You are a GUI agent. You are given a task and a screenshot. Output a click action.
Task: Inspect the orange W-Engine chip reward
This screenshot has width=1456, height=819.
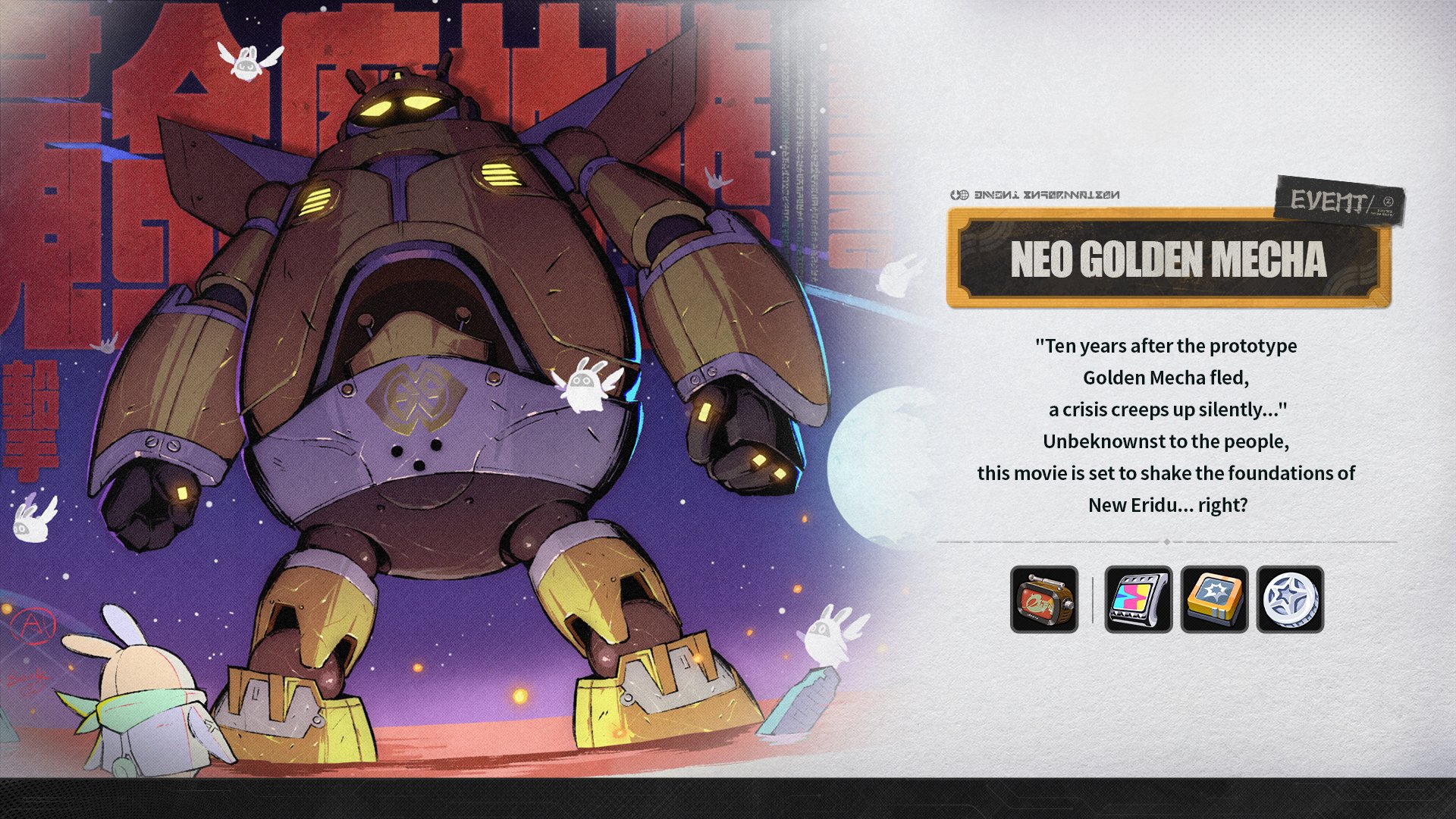click(1214, 599)
